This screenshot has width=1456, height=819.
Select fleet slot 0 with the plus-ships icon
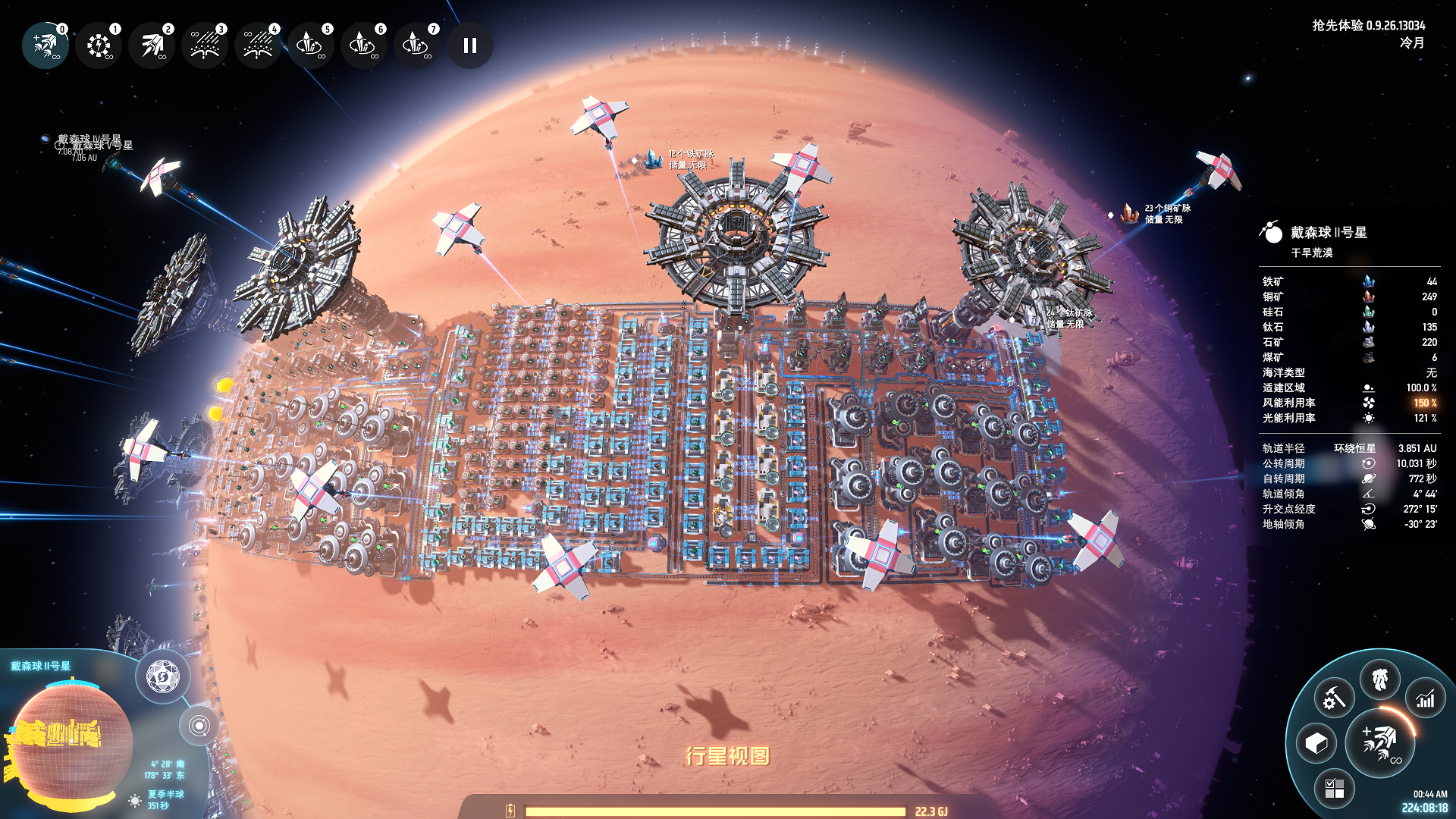point(45,45)
